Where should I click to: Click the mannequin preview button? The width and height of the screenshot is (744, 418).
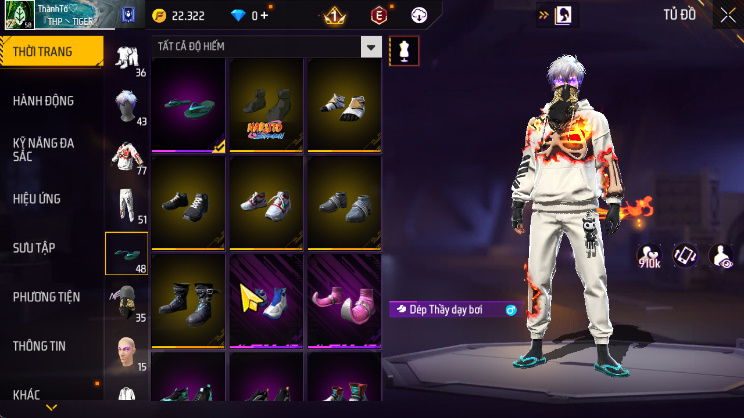(x=404, y=50)
